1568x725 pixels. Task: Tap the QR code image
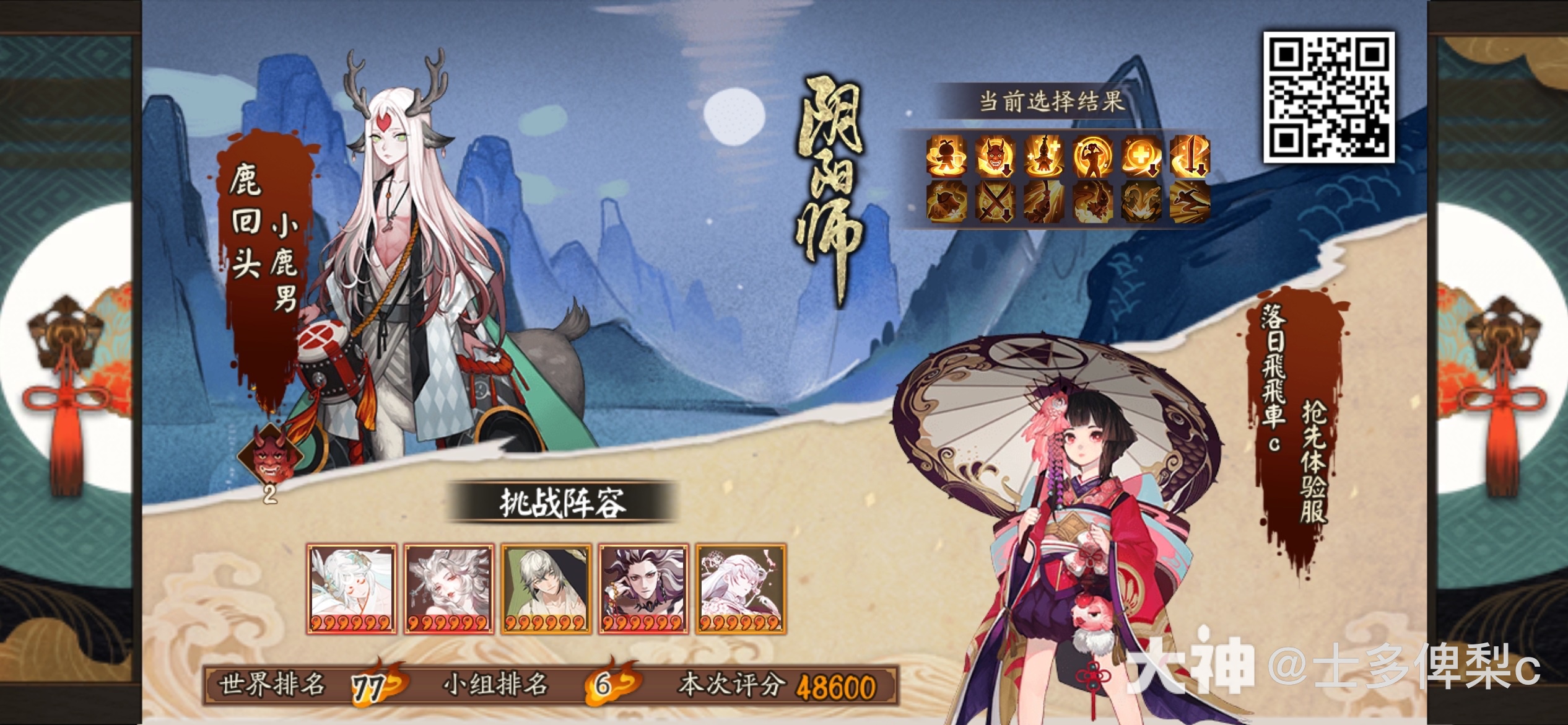pyautogui.click(x=1329, y=97)
